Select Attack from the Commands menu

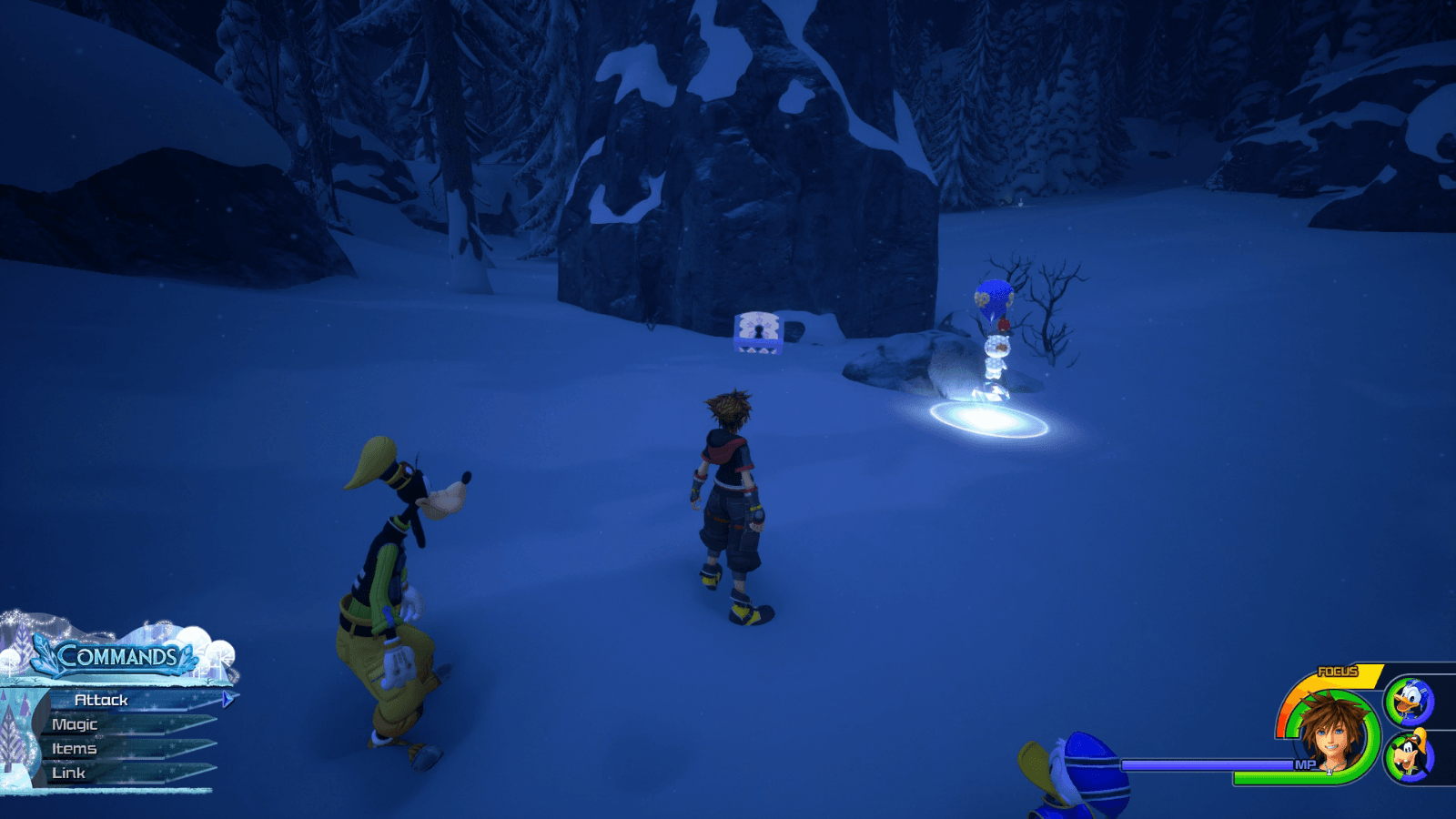[100, 701]
